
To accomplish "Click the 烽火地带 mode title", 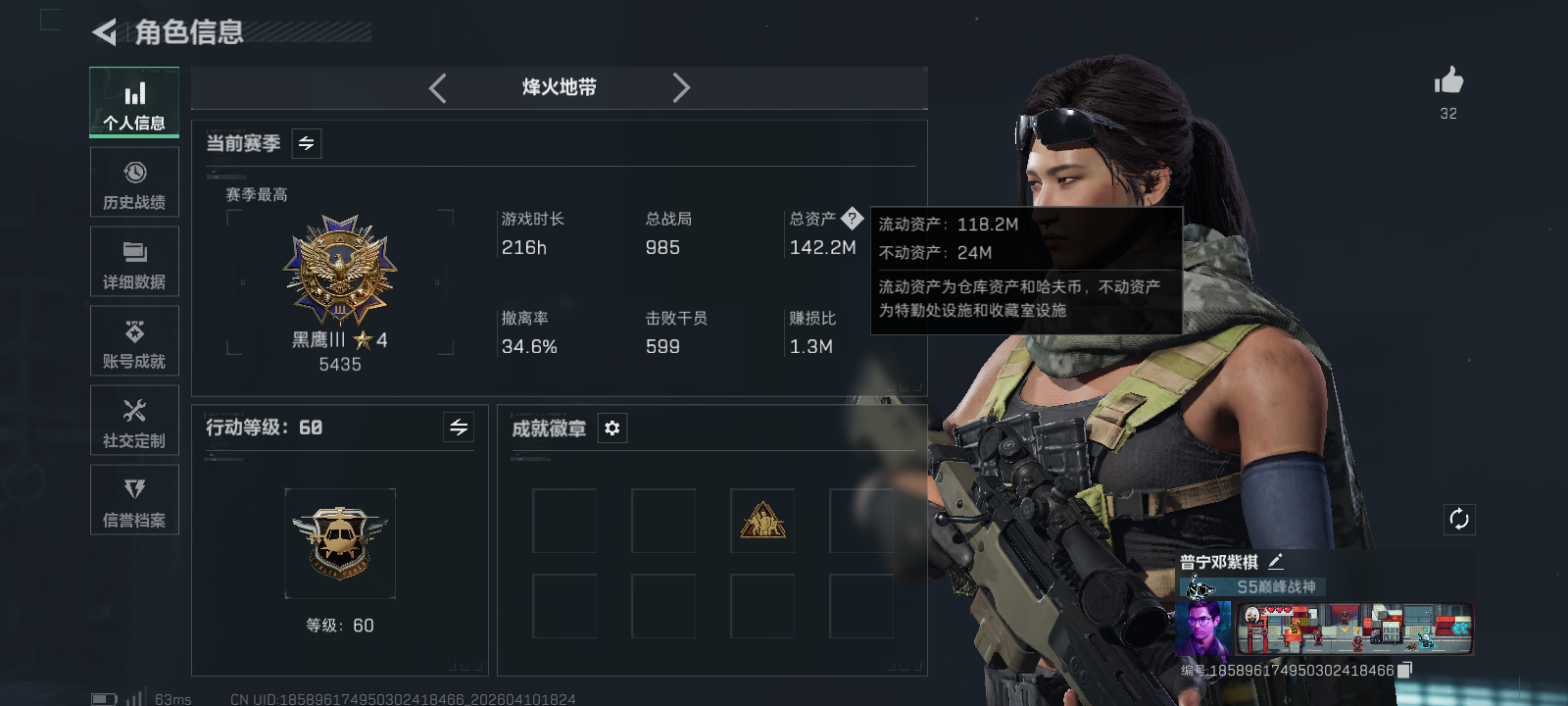I will point(559,87).
